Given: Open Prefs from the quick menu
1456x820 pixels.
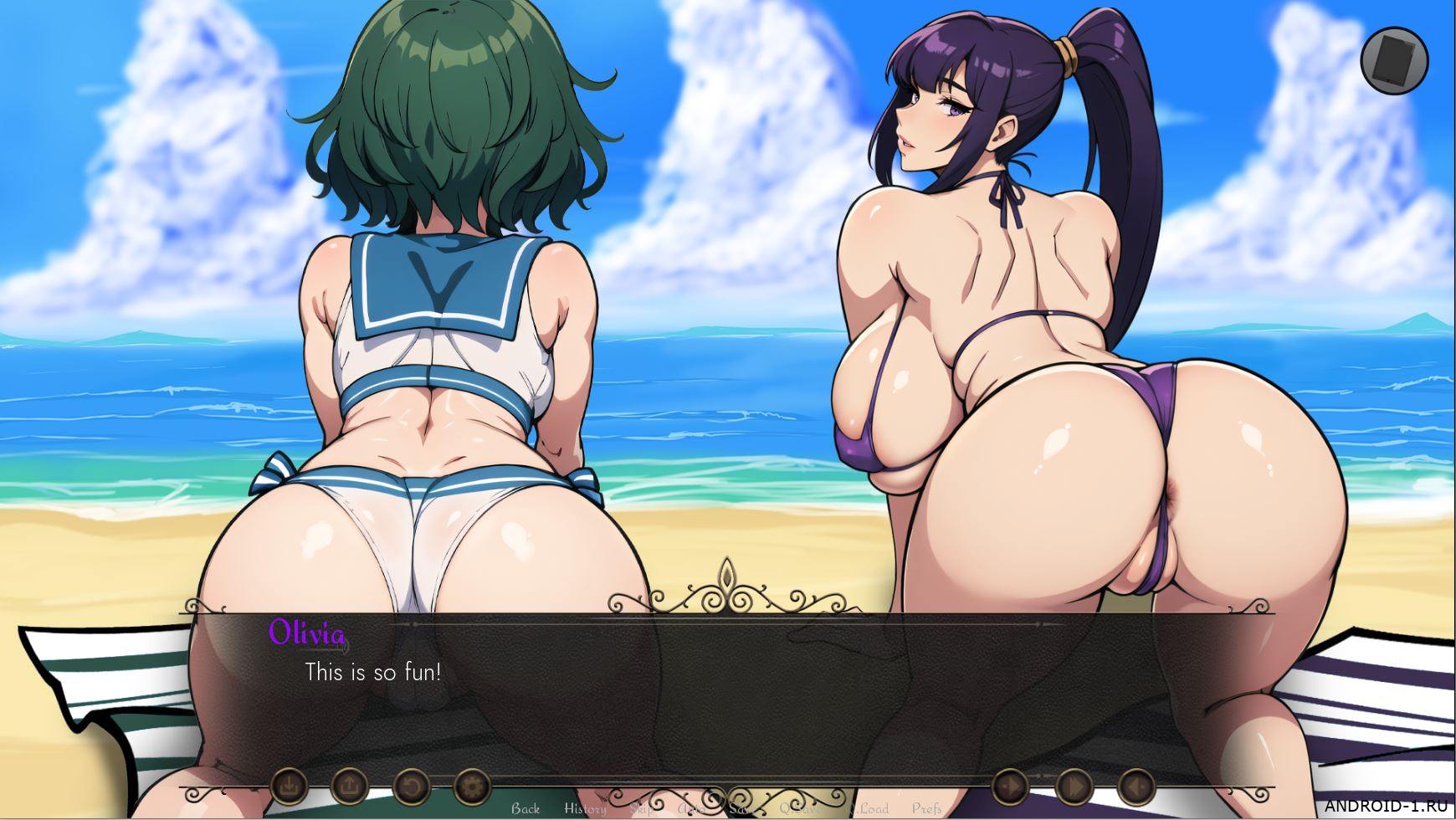Looking at the screenshot, I should coord(926,808).
